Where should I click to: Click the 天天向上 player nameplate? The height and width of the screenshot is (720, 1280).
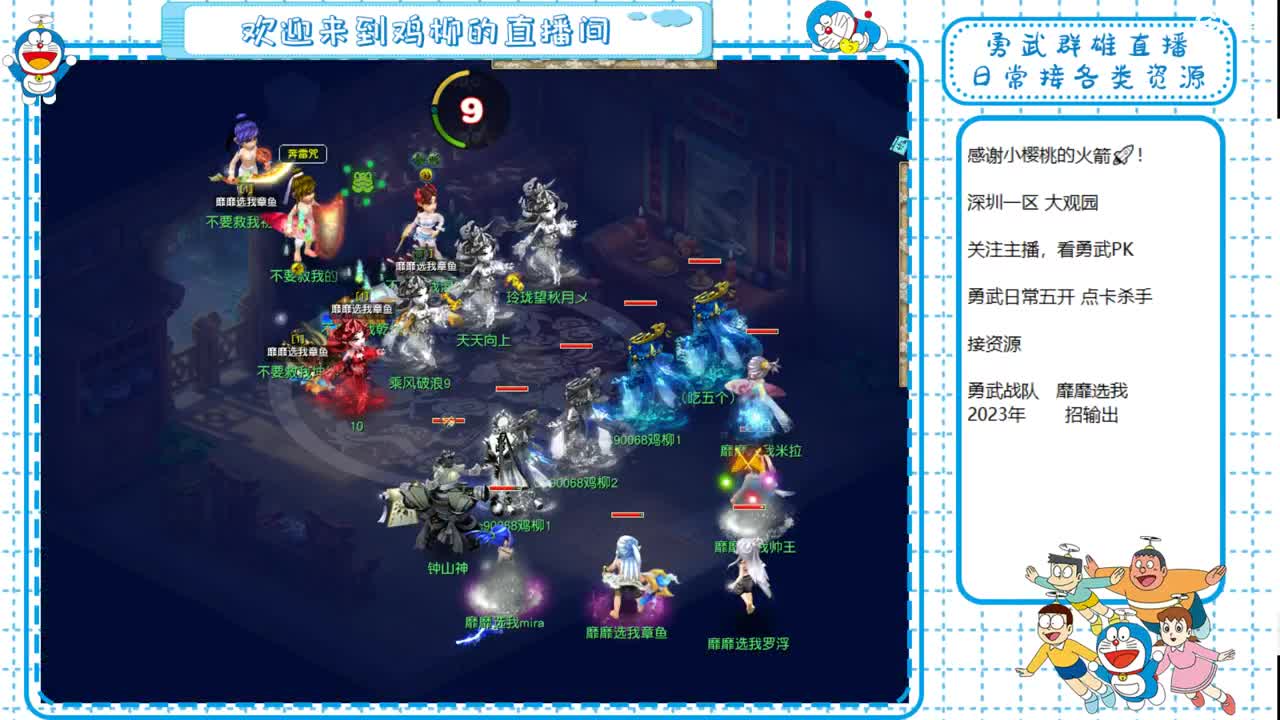click(x=484, y=338)
